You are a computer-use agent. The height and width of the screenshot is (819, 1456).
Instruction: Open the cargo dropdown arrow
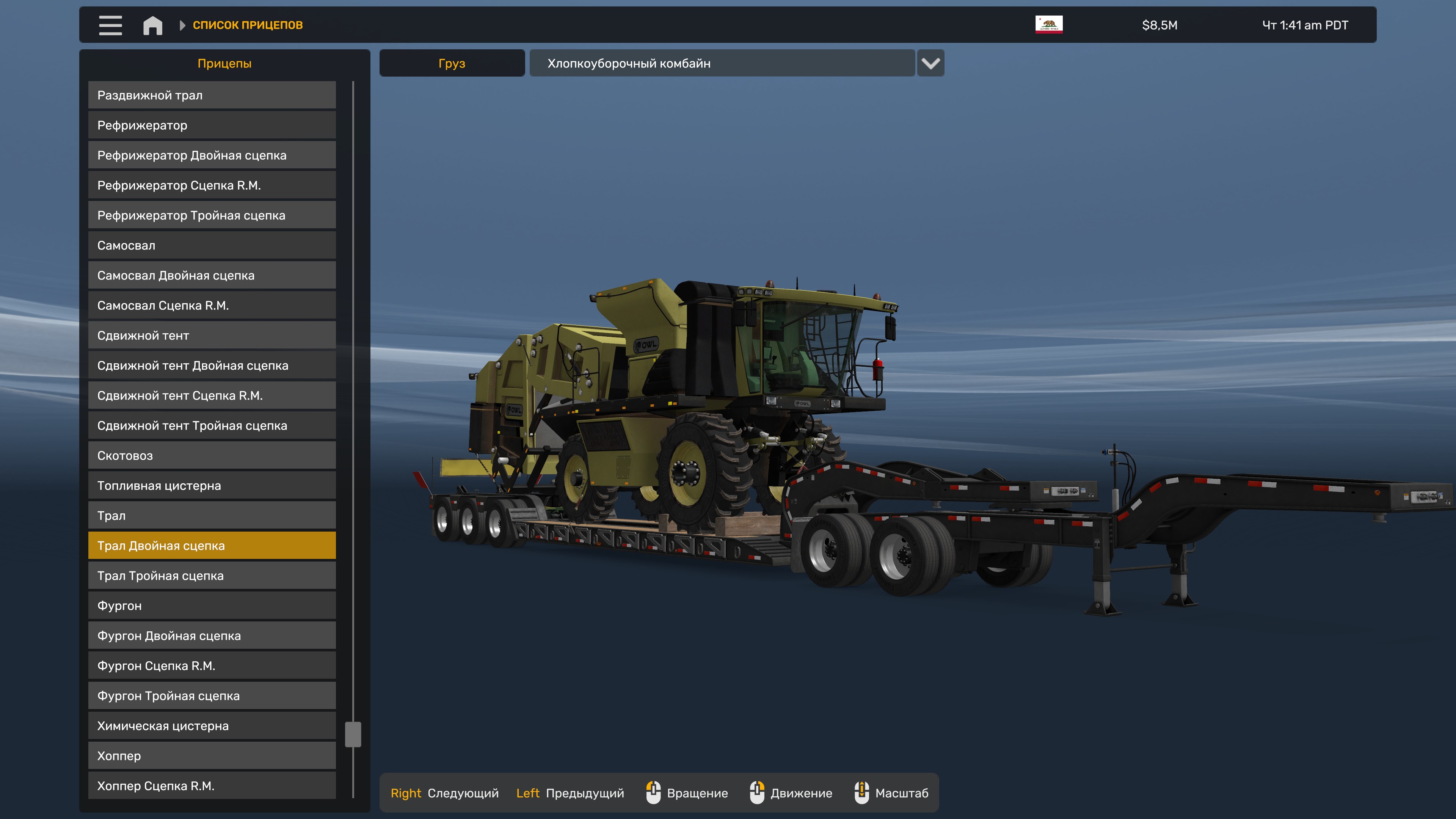point(930,63)
